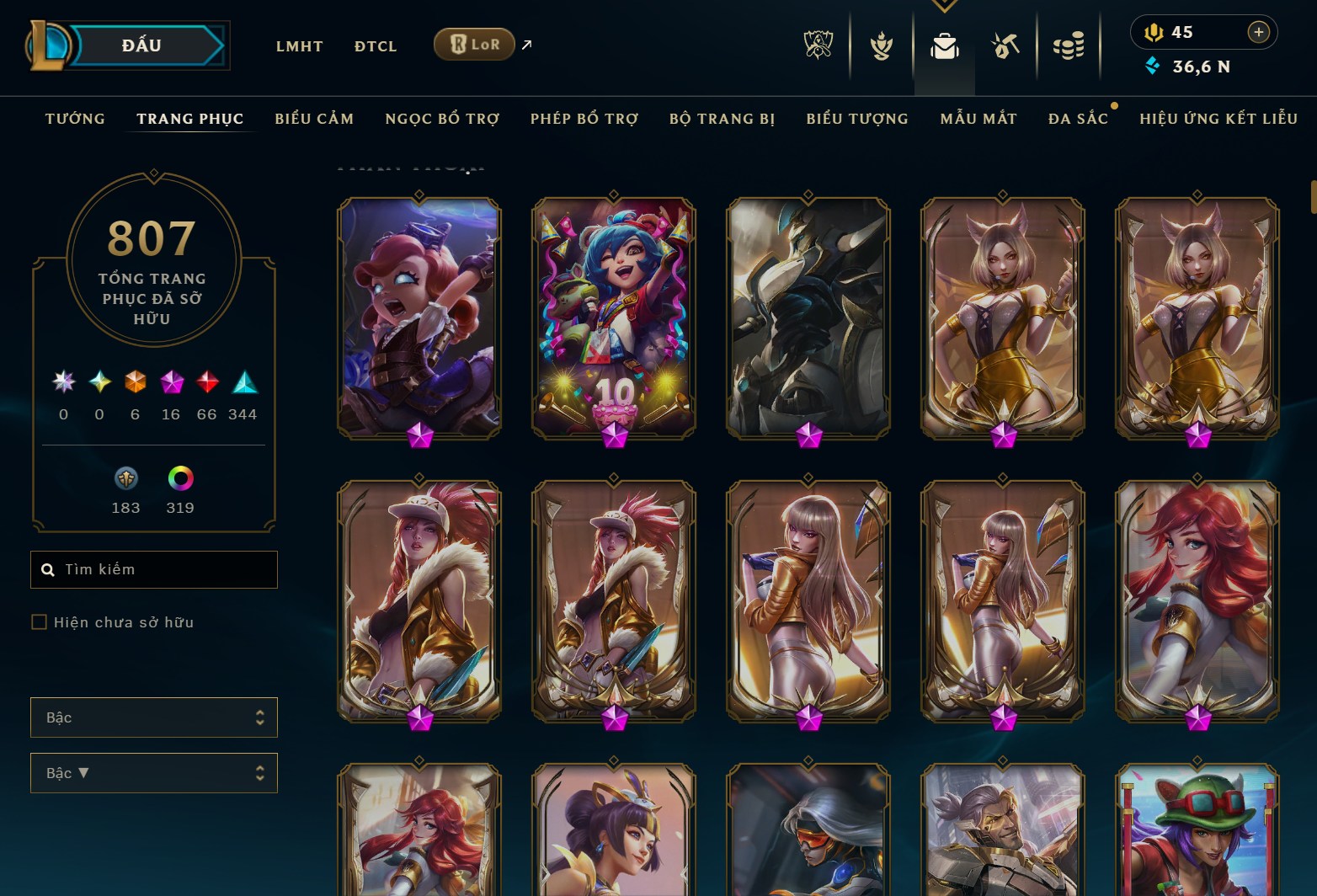Image resolution: width=1317 pixels, height=896 pixels.
Task: Open the 'Bậc ▼' sort dropdown
Action: [x=154, y=772]
